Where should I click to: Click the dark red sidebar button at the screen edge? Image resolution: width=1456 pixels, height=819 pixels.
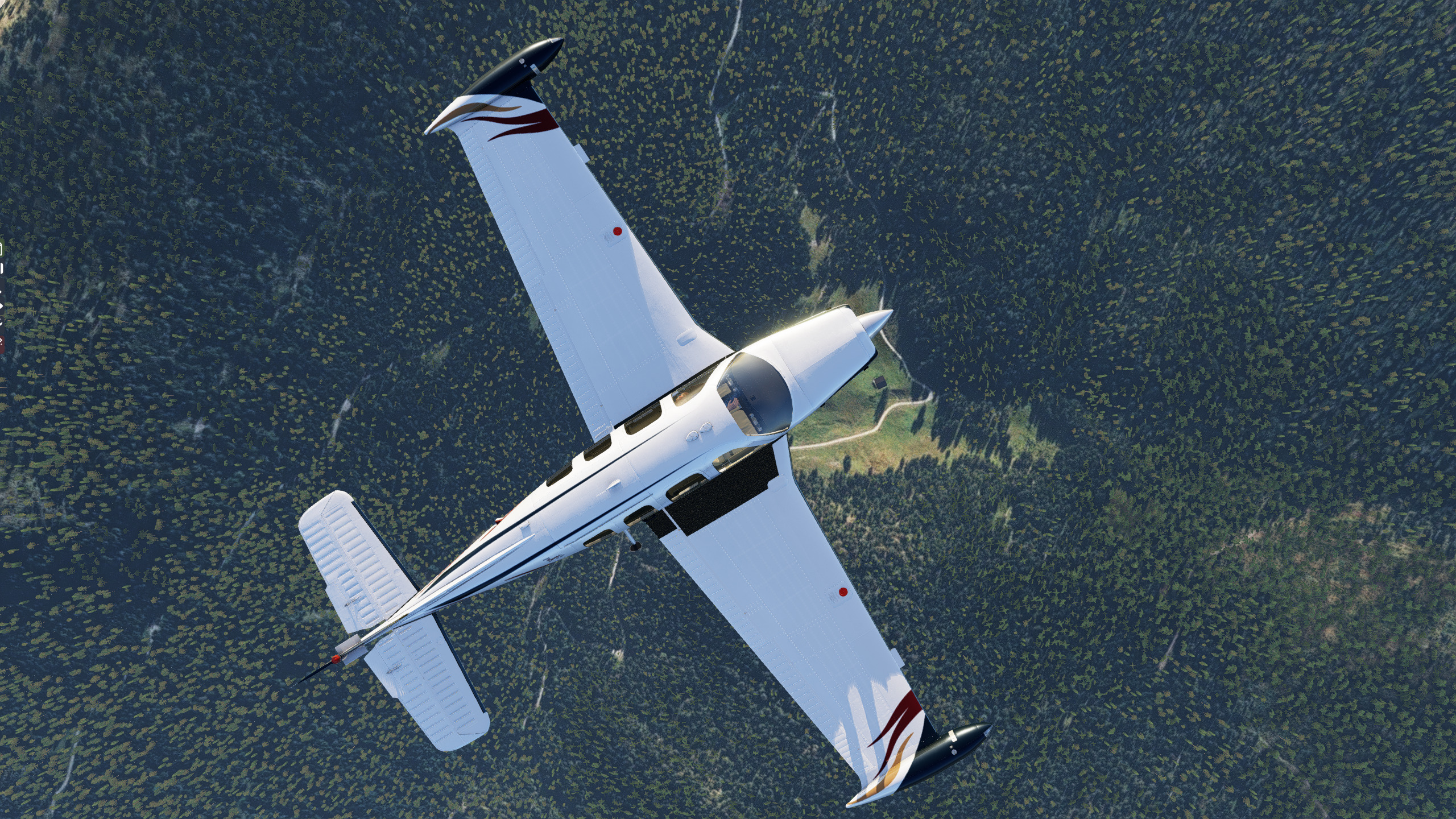pos(2,343)
